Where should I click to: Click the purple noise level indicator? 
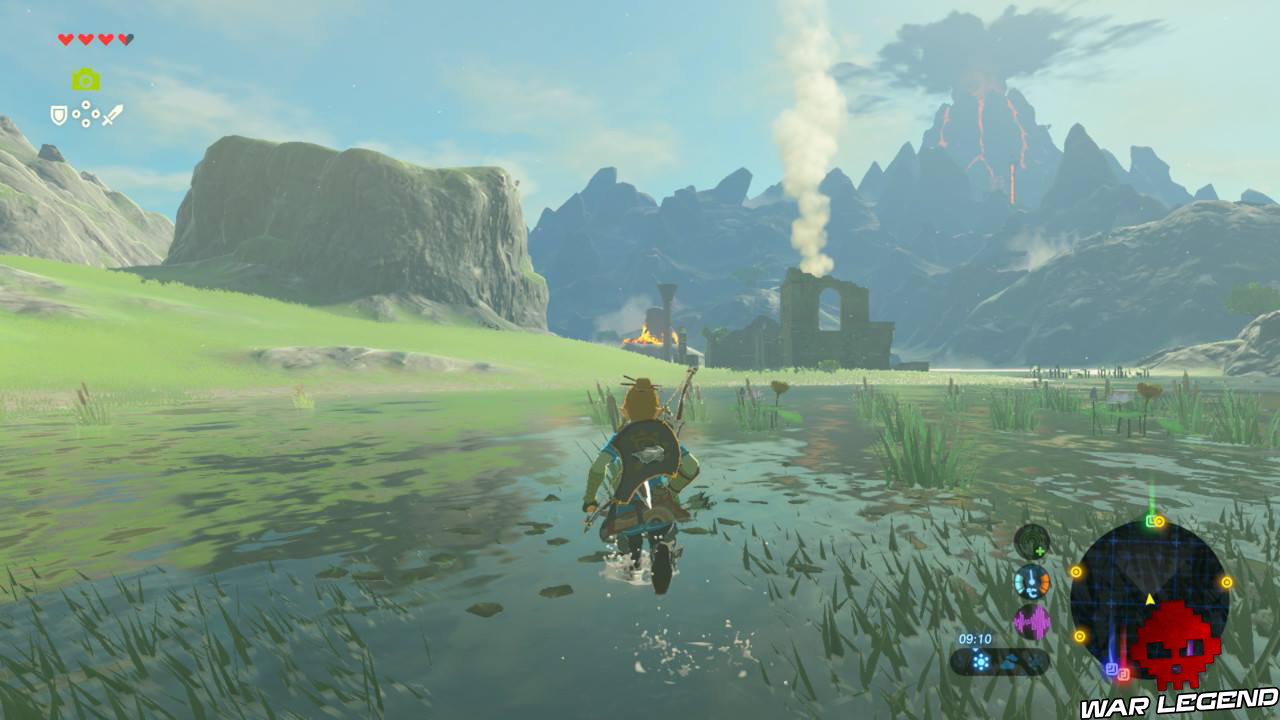(1032, 619)
